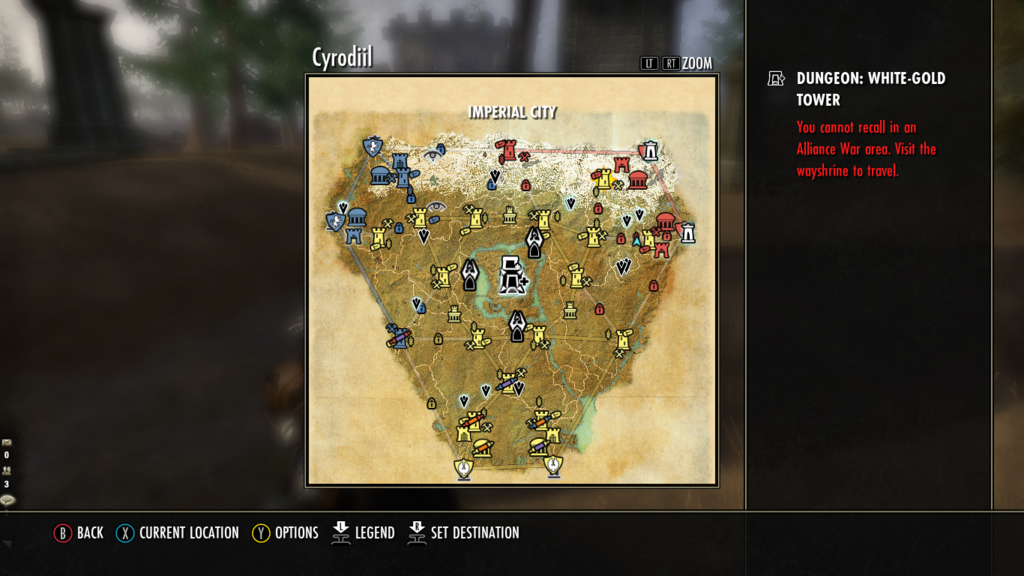Image resolution: width=1024 pixels, height=576 pixels.
Task: Click the triple-chevron marker east of the central lake
Action: (x=624, y=266)
